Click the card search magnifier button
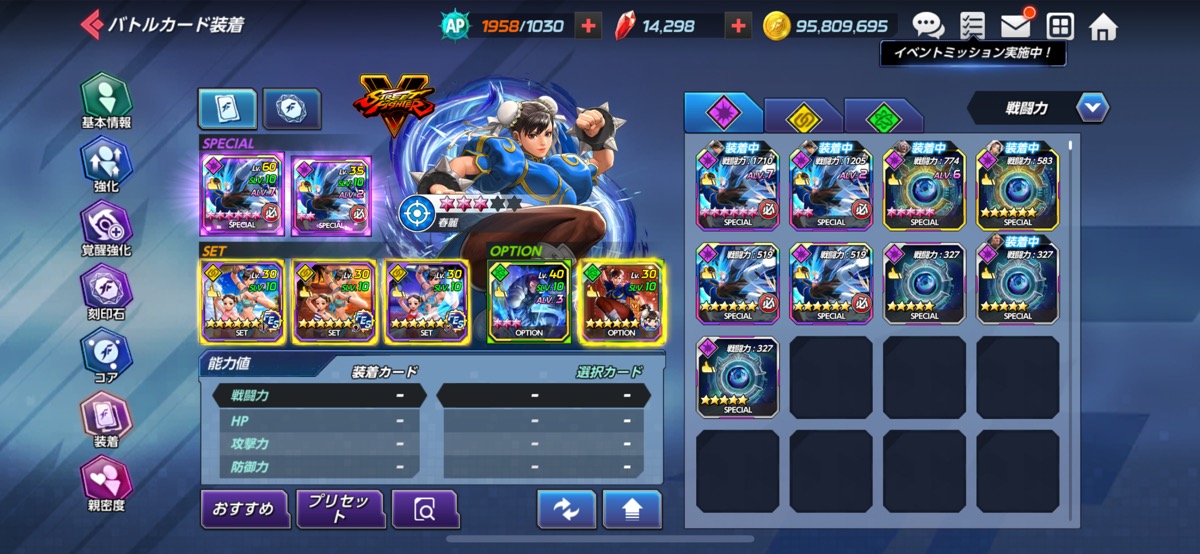Screen dimensions: 1200x554 pyautogui.click(x=425, y=509)
